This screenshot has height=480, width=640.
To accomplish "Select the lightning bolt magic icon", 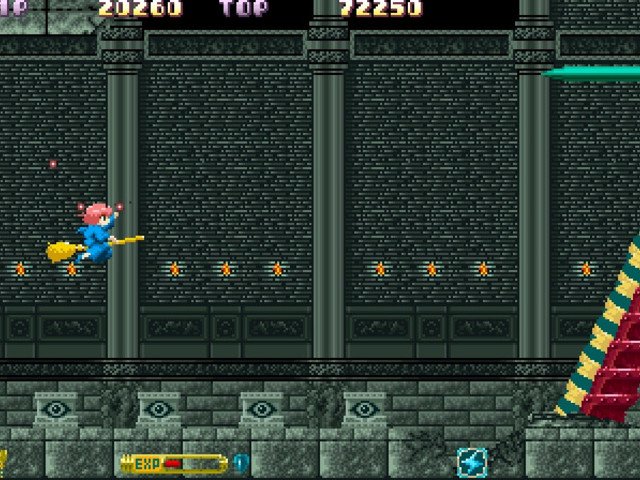I will coord(472,463).
